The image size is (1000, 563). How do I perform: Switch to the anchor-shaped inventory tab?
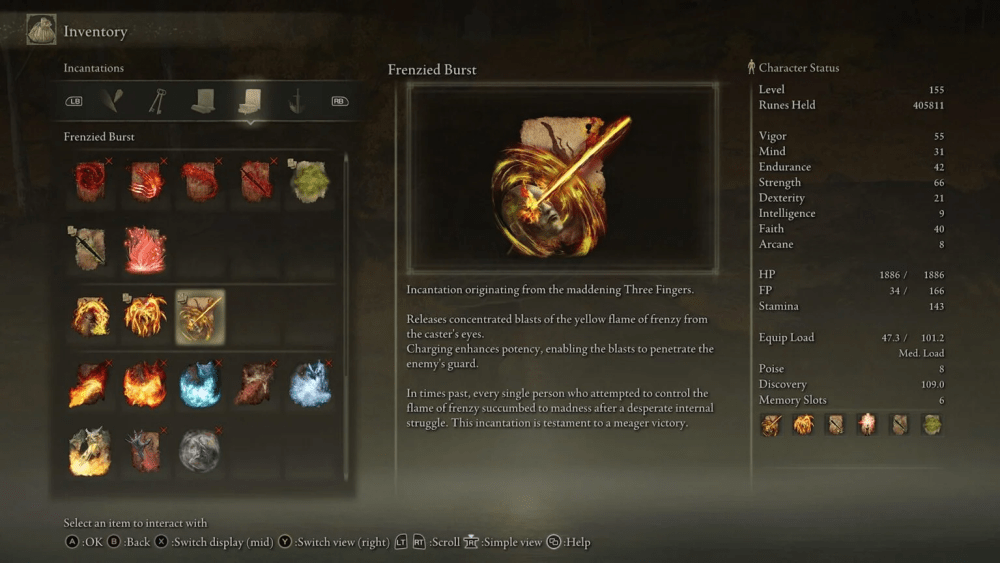[x=296, y=101]
